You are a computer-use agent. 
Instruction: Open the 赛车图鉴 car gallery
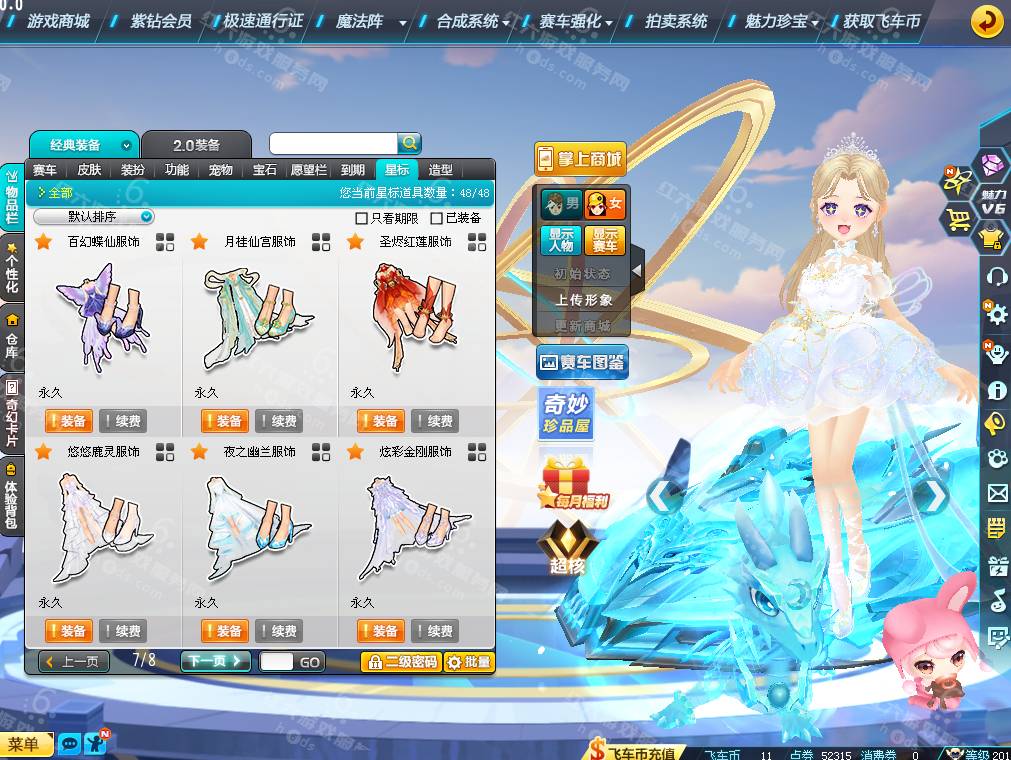(x=582, y=362)
